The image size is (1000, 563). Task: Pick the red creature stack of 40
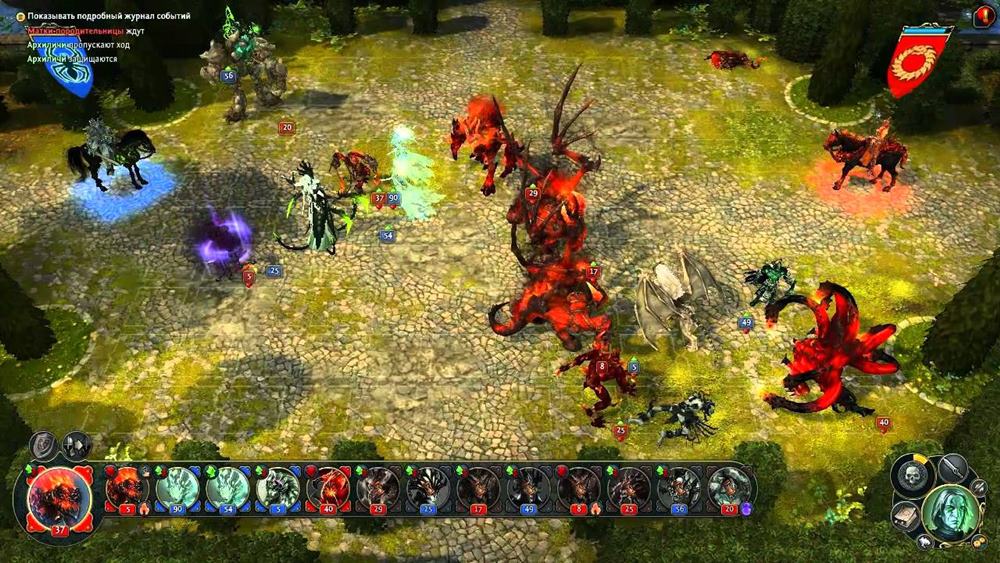point(327,489)
